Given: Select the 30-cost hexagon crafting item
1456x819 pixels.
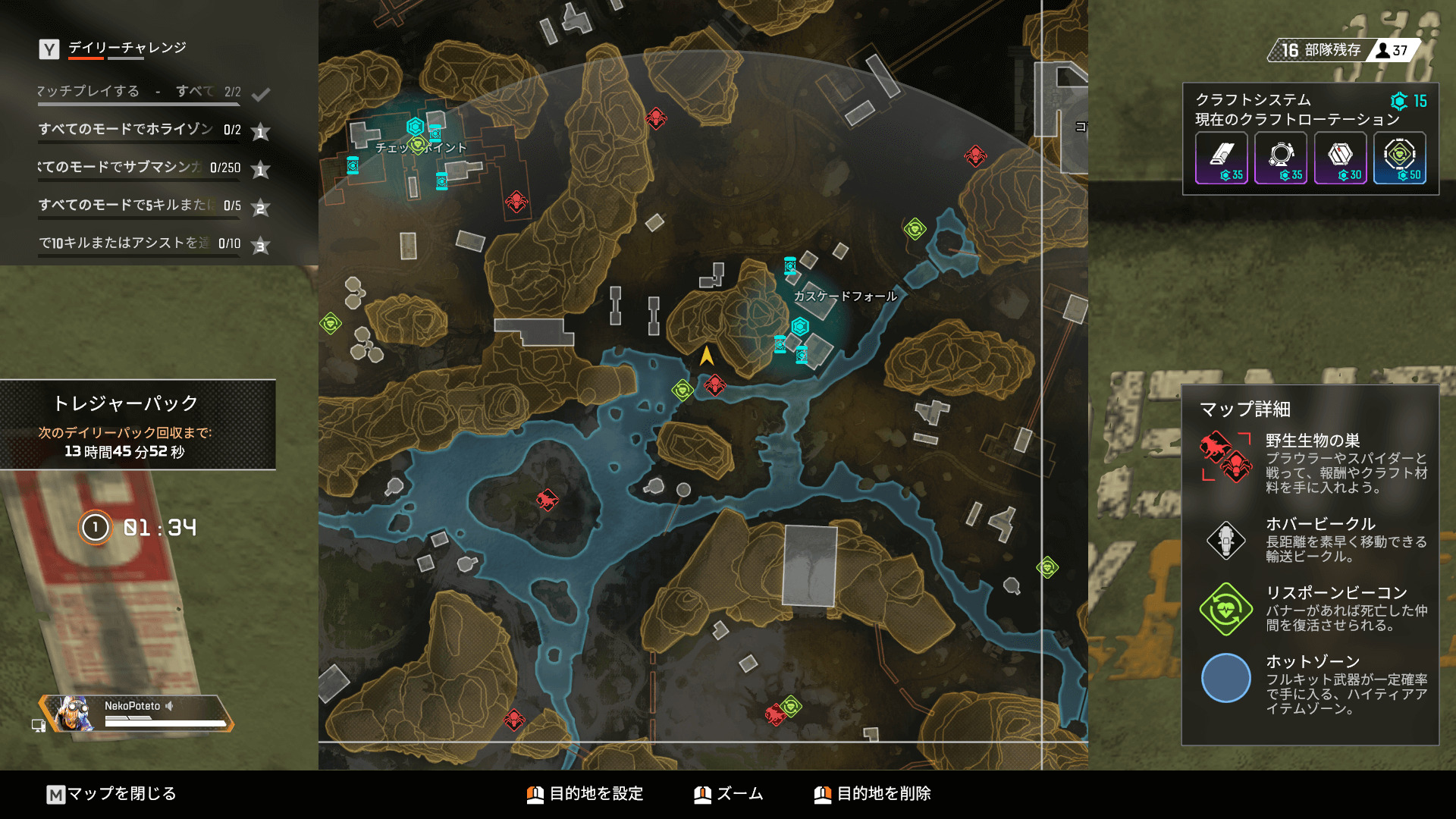Looking at the screenshot, I should click(x=1340, y=158).
